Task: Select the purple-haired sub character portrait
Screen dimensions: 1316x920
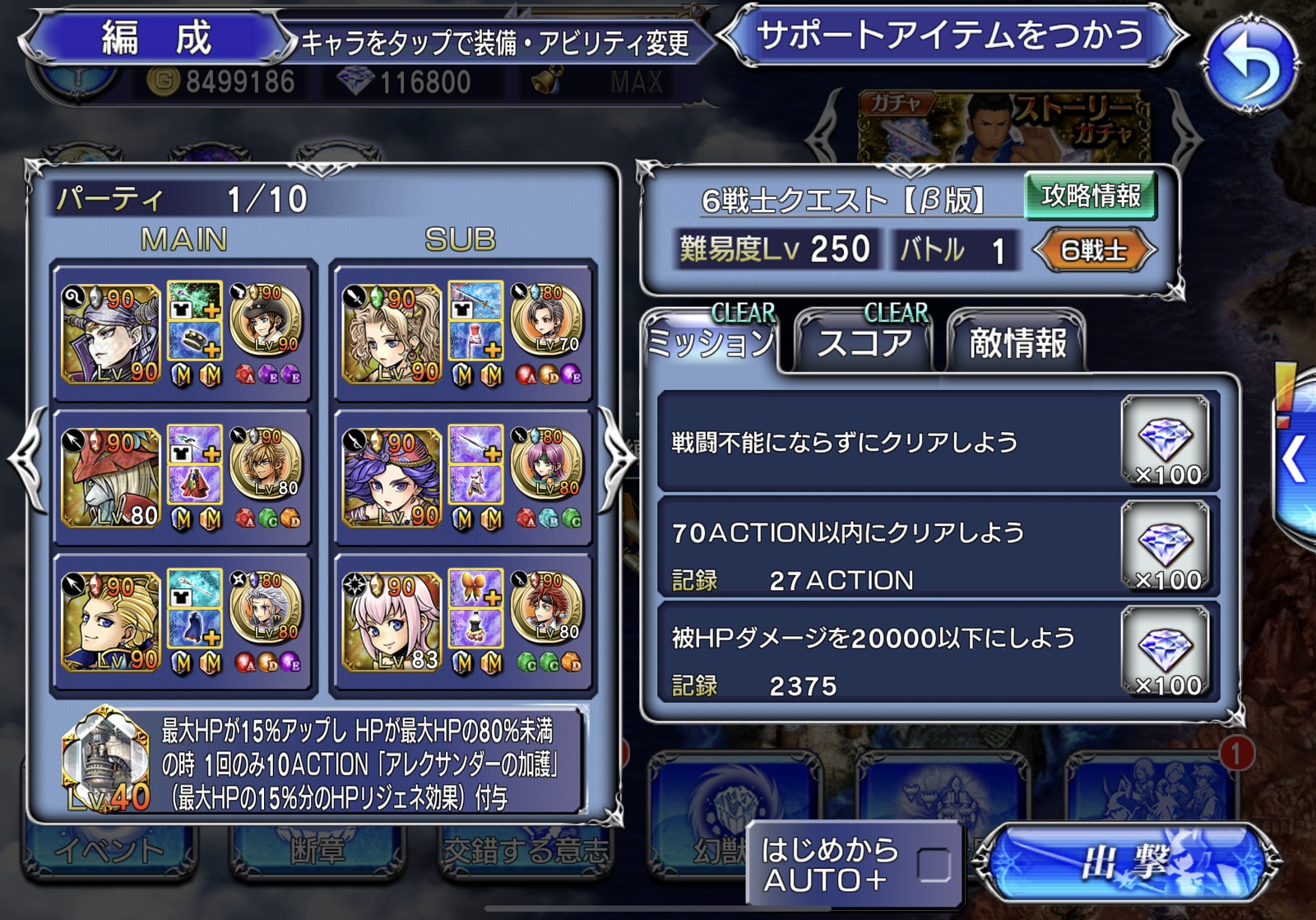Action: click(392, 477)
